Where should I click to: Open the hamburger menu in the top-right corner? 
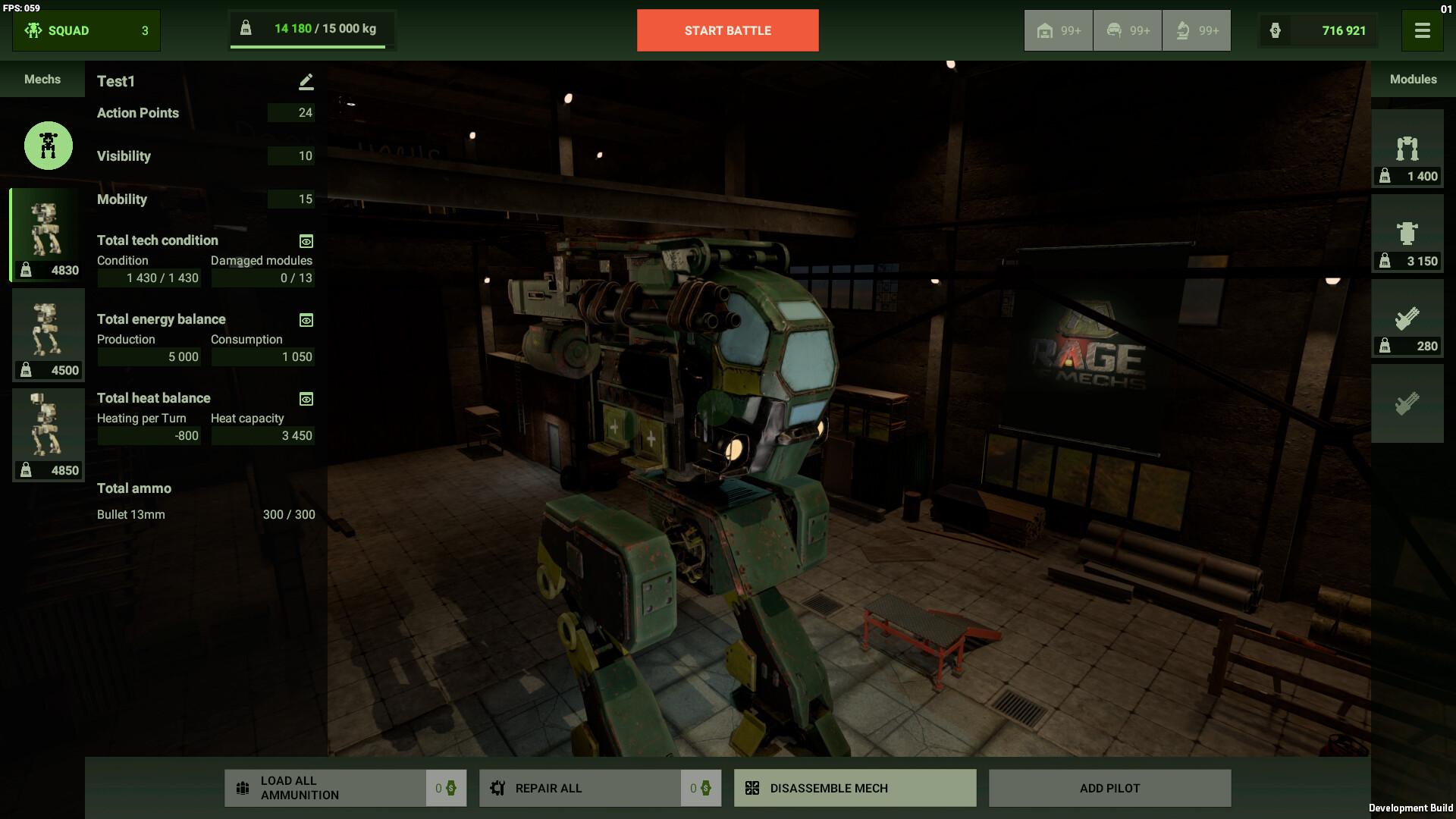[1423, 30]
